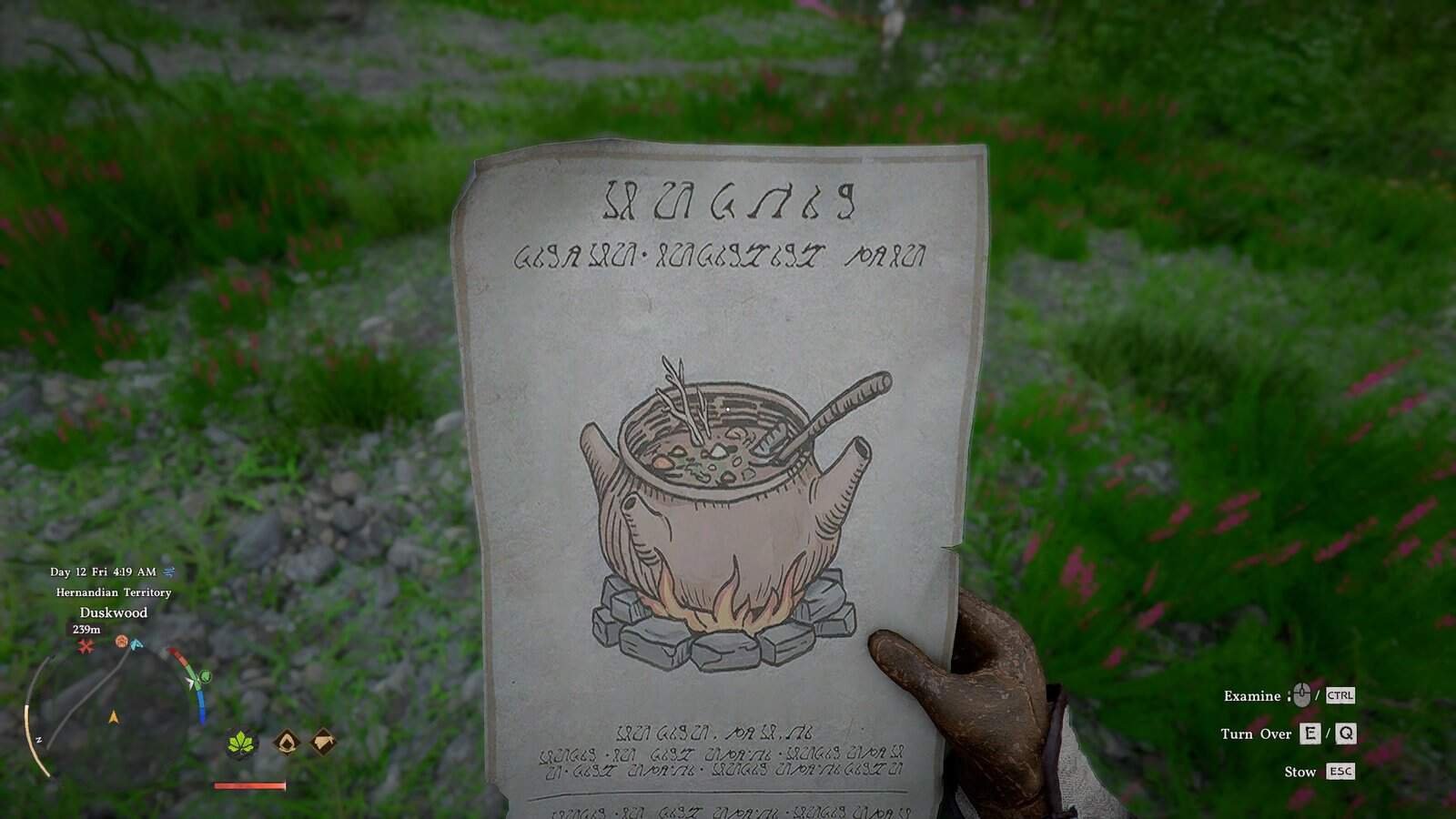Click the Turn Over label to flip the note
The image size is (1456, 819).
[x=1257, y=734]
